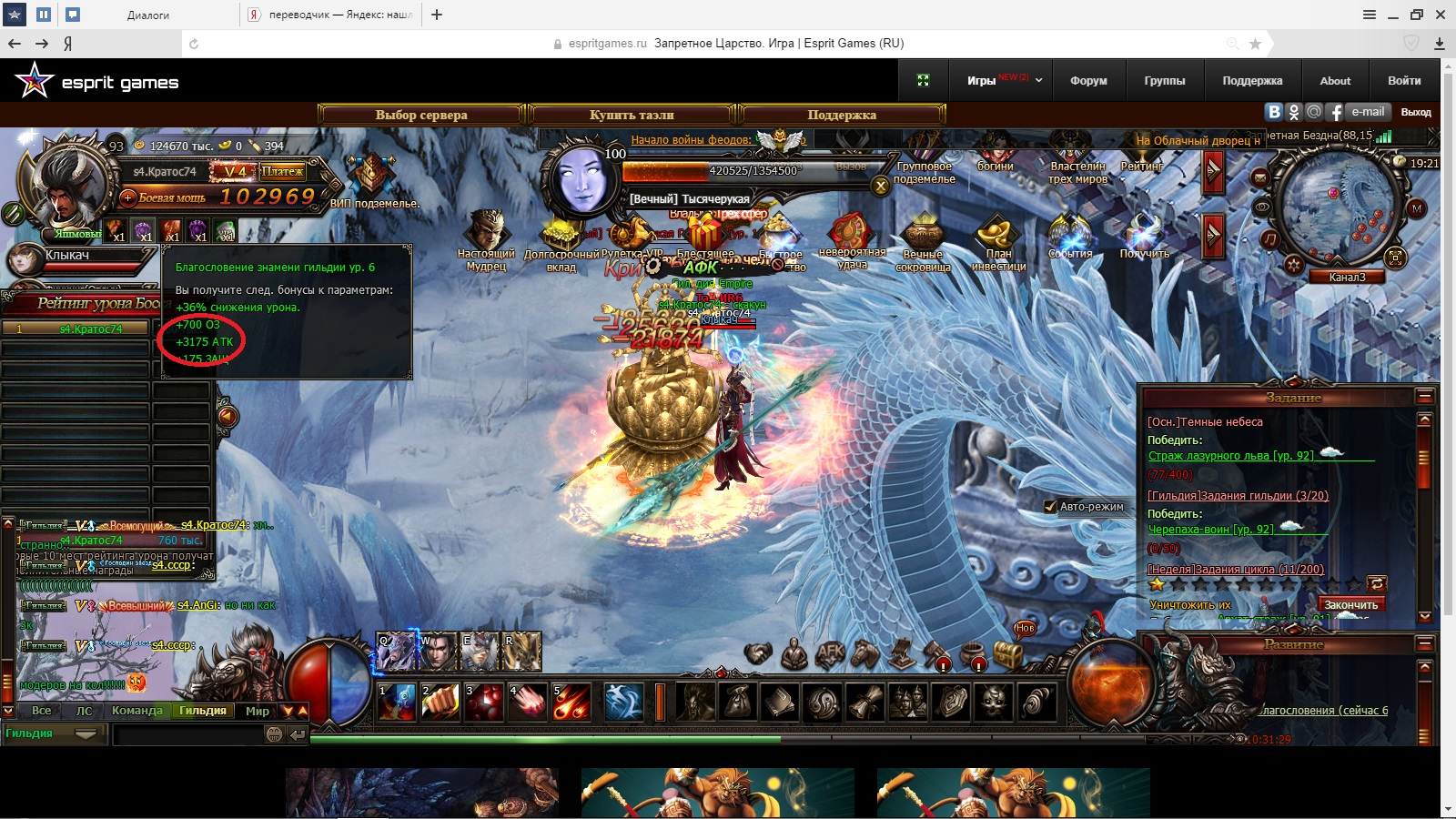This screenshot has width=1456, height=819.
Task: Open the Платеж payment button
Action: [282, 171]
